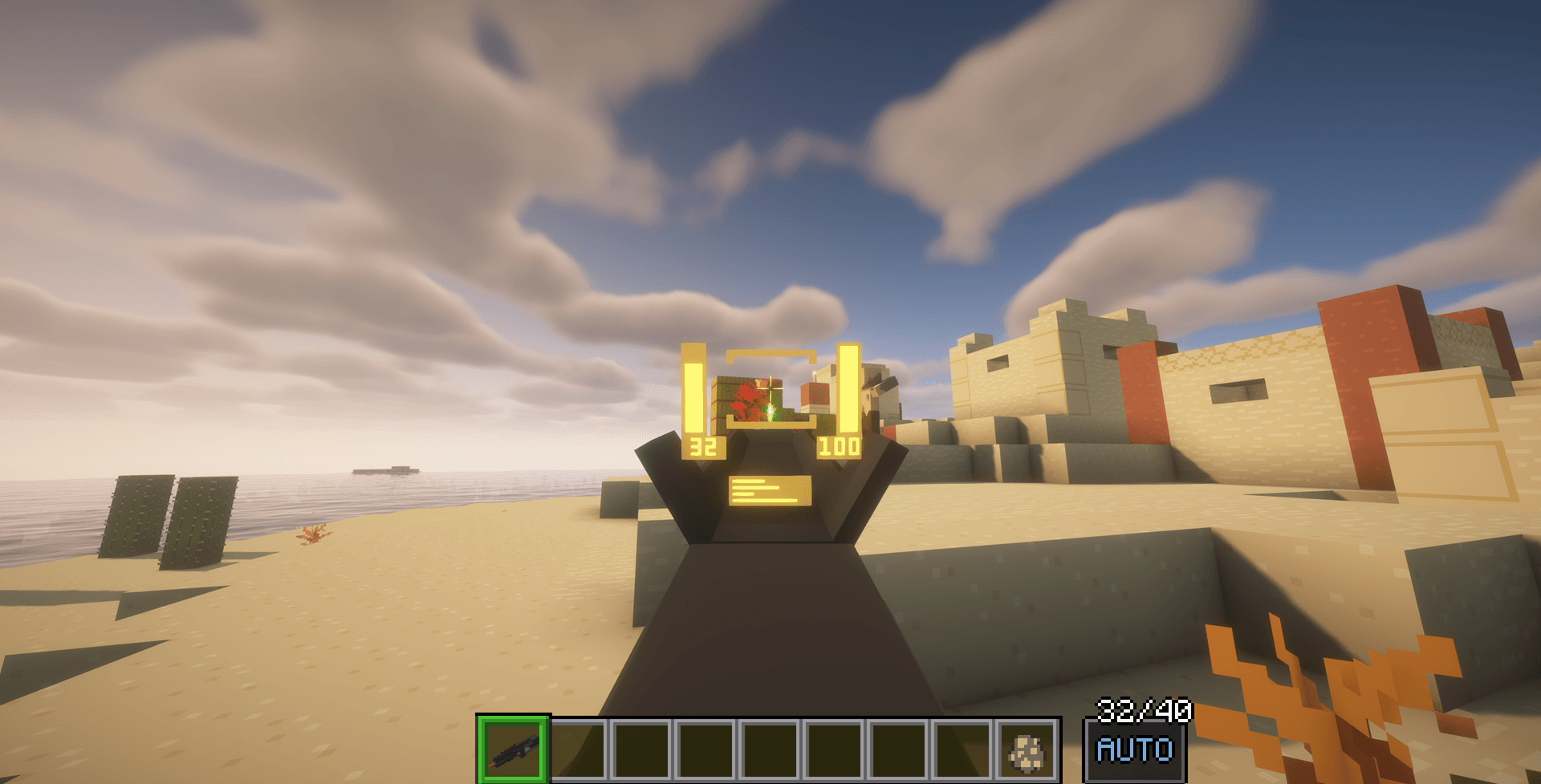The height and width of the screenshot is (784, 1541).
Task: Click the distant ship on the ocean horizon
Action: tap(385, 472)
